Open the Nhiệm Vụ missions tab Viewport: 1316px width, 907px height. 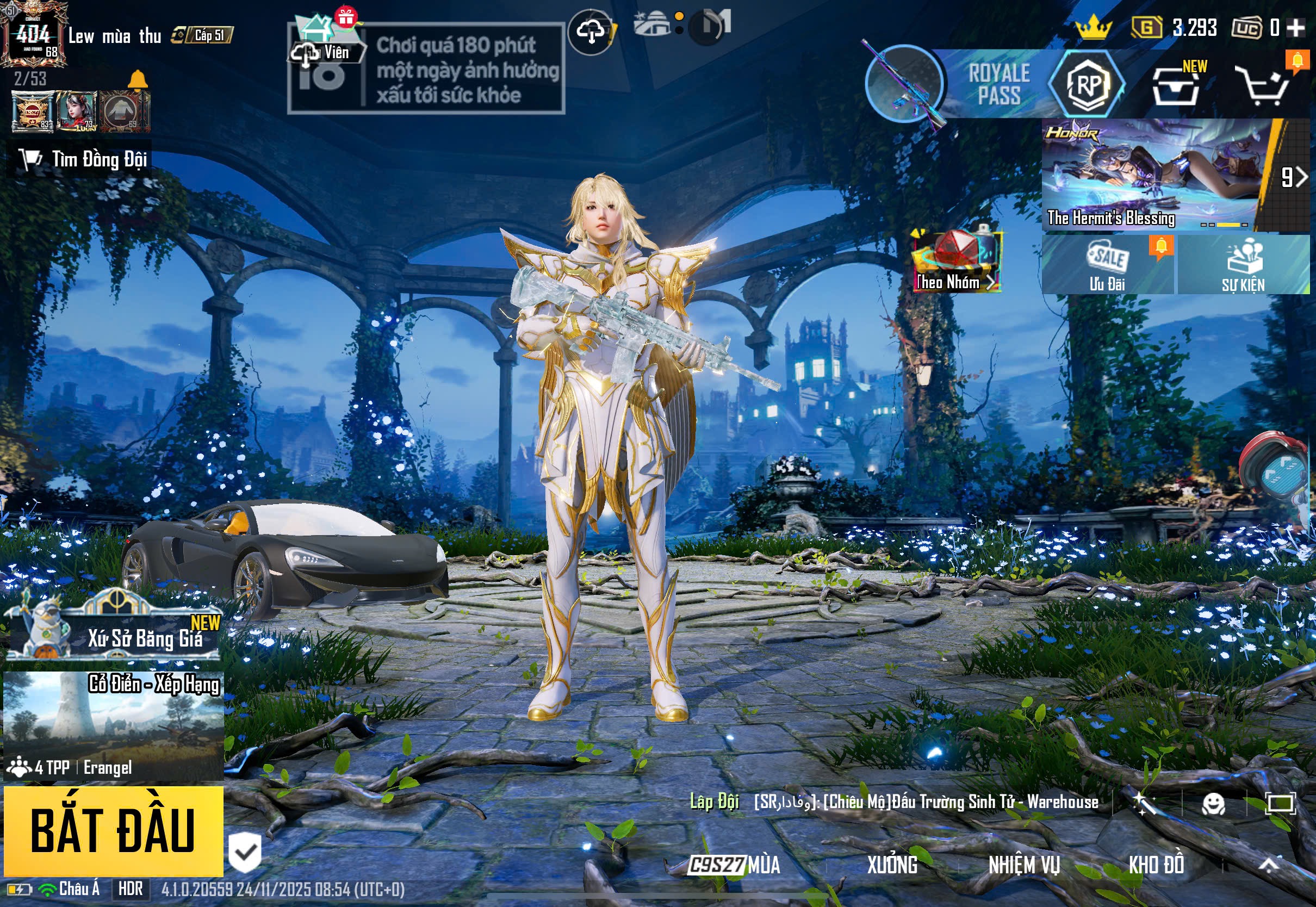click(x=1024, y=866)
